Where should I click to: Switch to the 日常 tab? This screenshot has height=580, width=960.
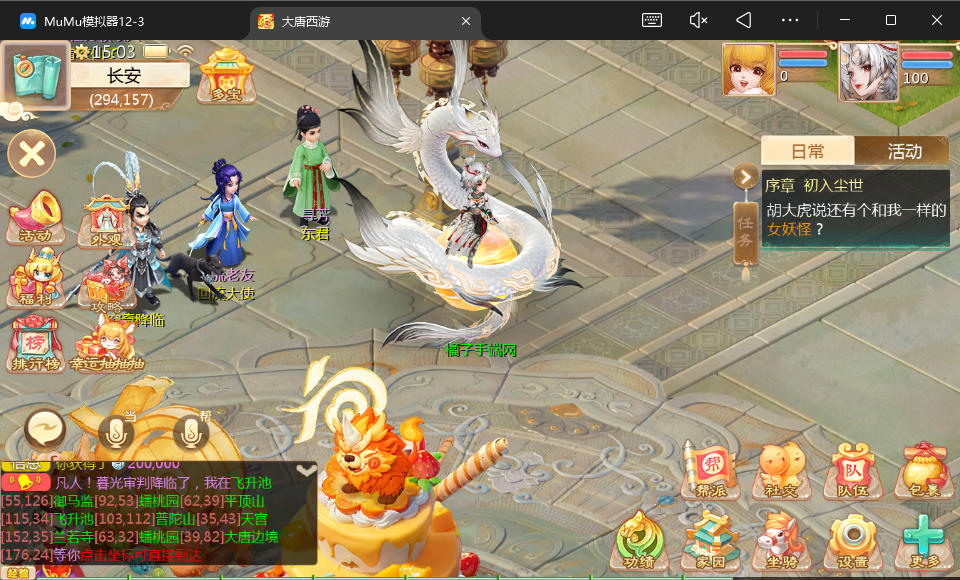pos(807,151)
